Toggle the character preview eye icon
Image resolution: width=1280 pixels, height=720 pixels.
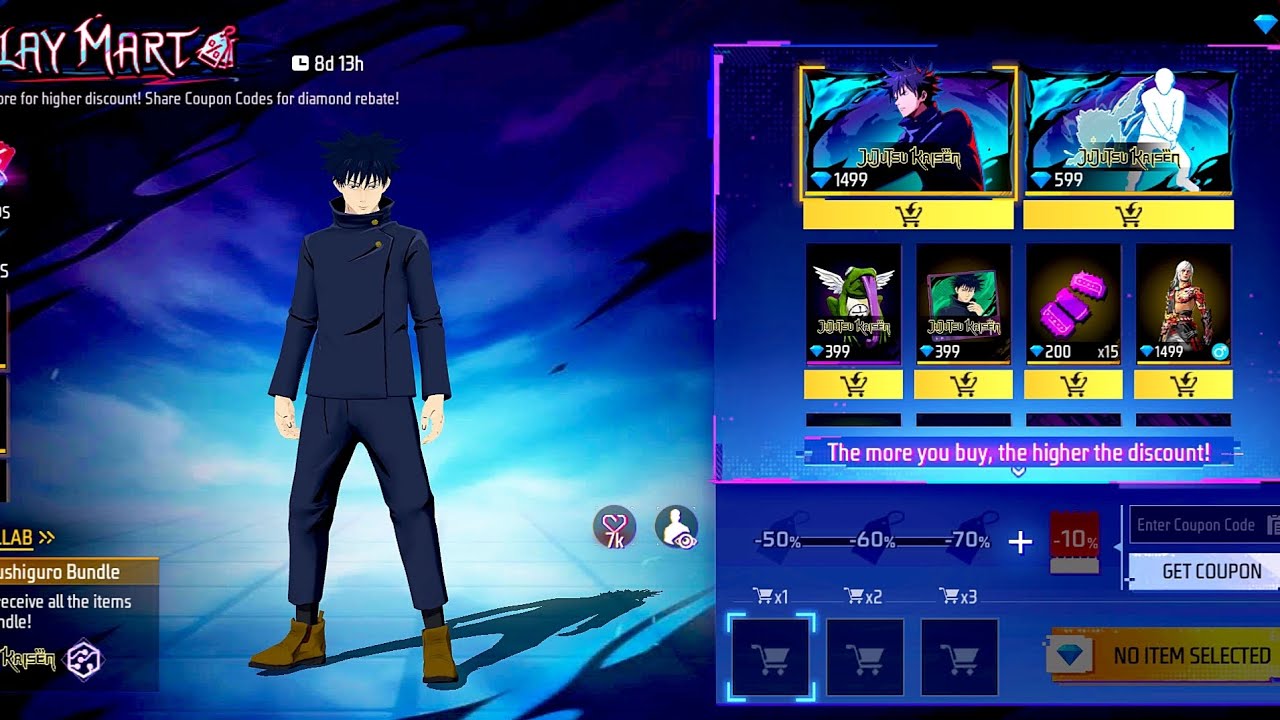[x=677, y=527]
